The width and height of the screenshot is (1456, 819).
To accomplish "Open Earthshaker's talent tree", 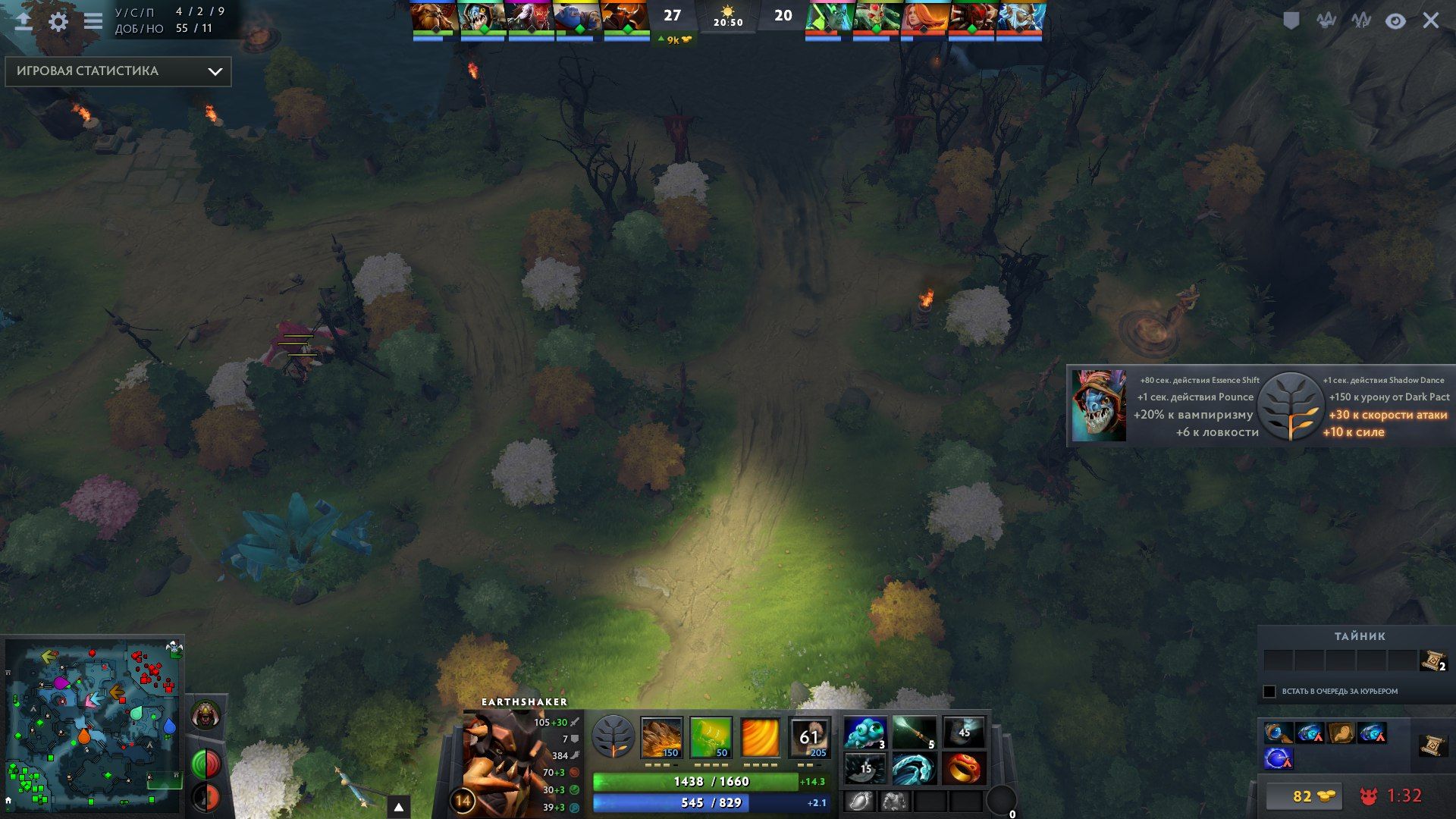I will coord(613,737).
